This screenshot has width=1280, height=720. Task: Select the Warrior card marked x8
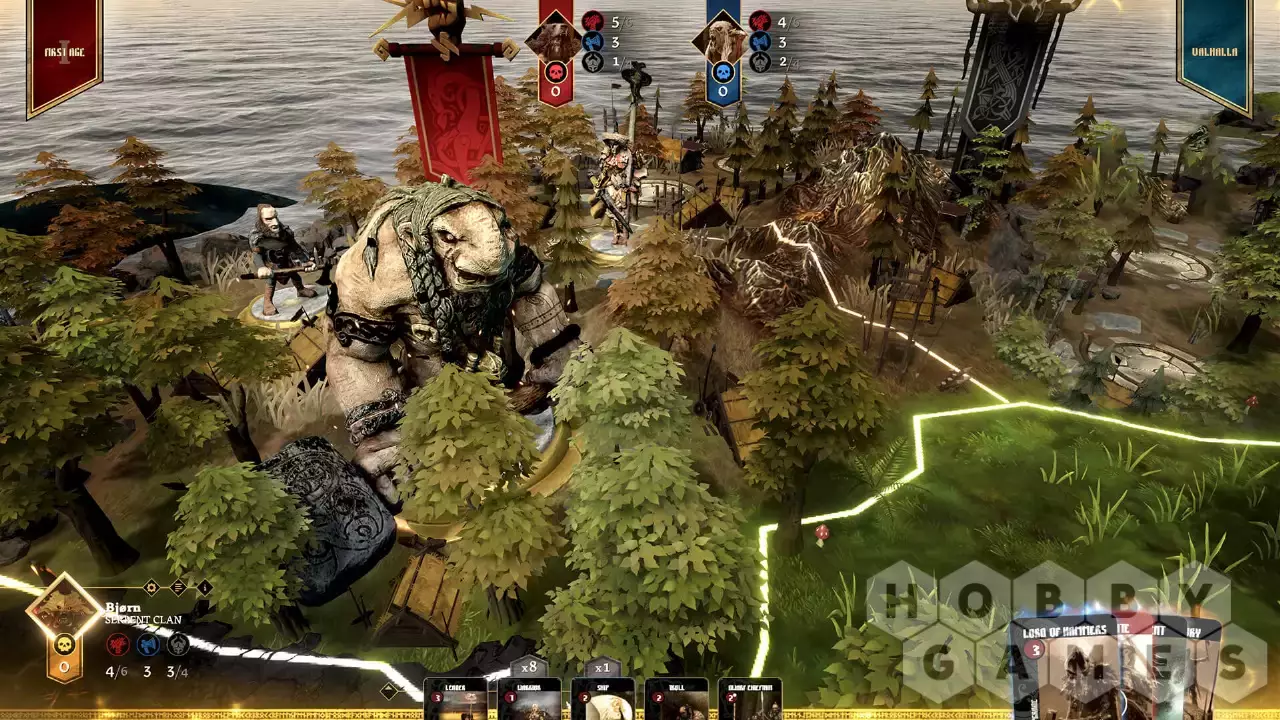(x=529, y=699)
